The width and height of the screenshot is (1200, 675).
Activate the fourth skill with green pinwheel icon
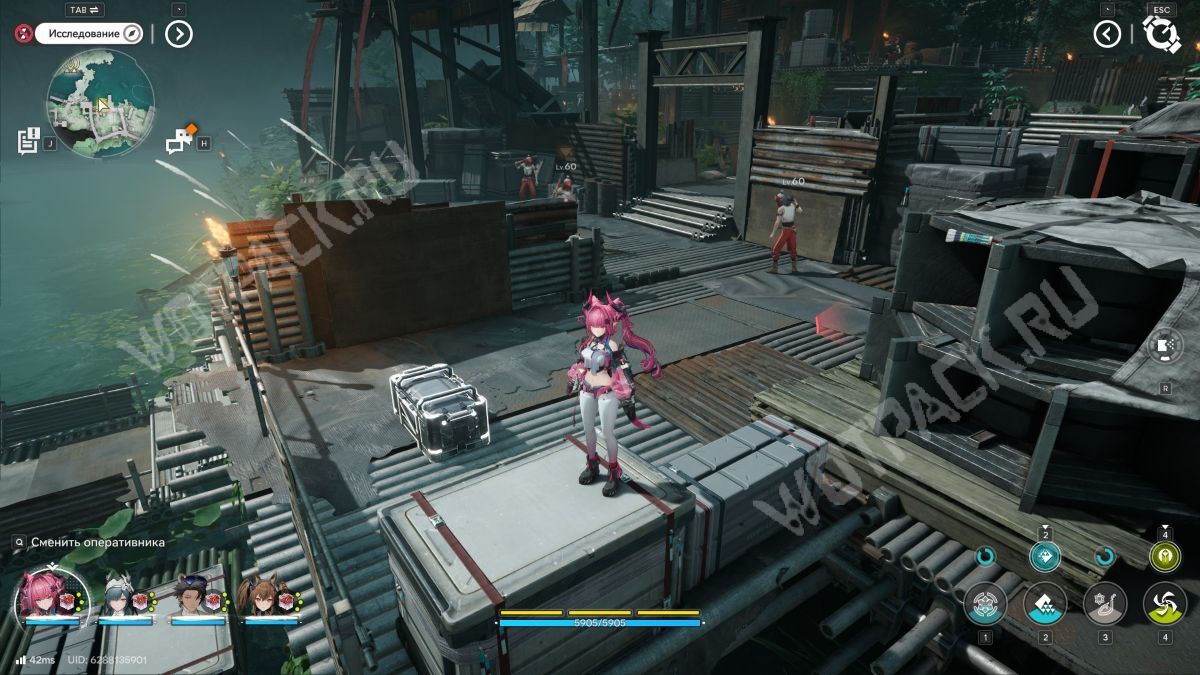(x=1165, y=604)
